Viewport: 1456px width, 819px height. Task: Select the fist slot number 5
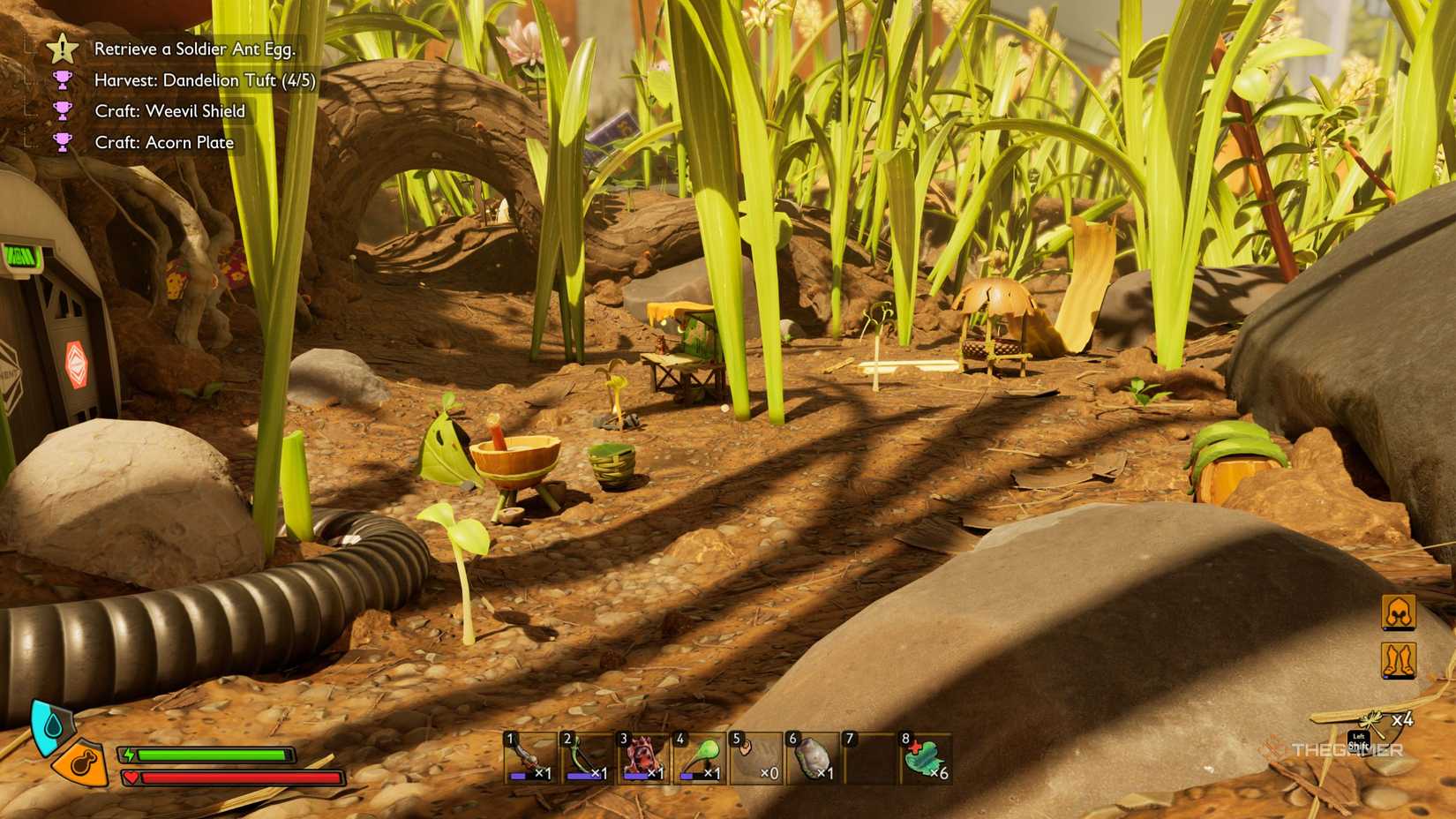pos(755,758)
